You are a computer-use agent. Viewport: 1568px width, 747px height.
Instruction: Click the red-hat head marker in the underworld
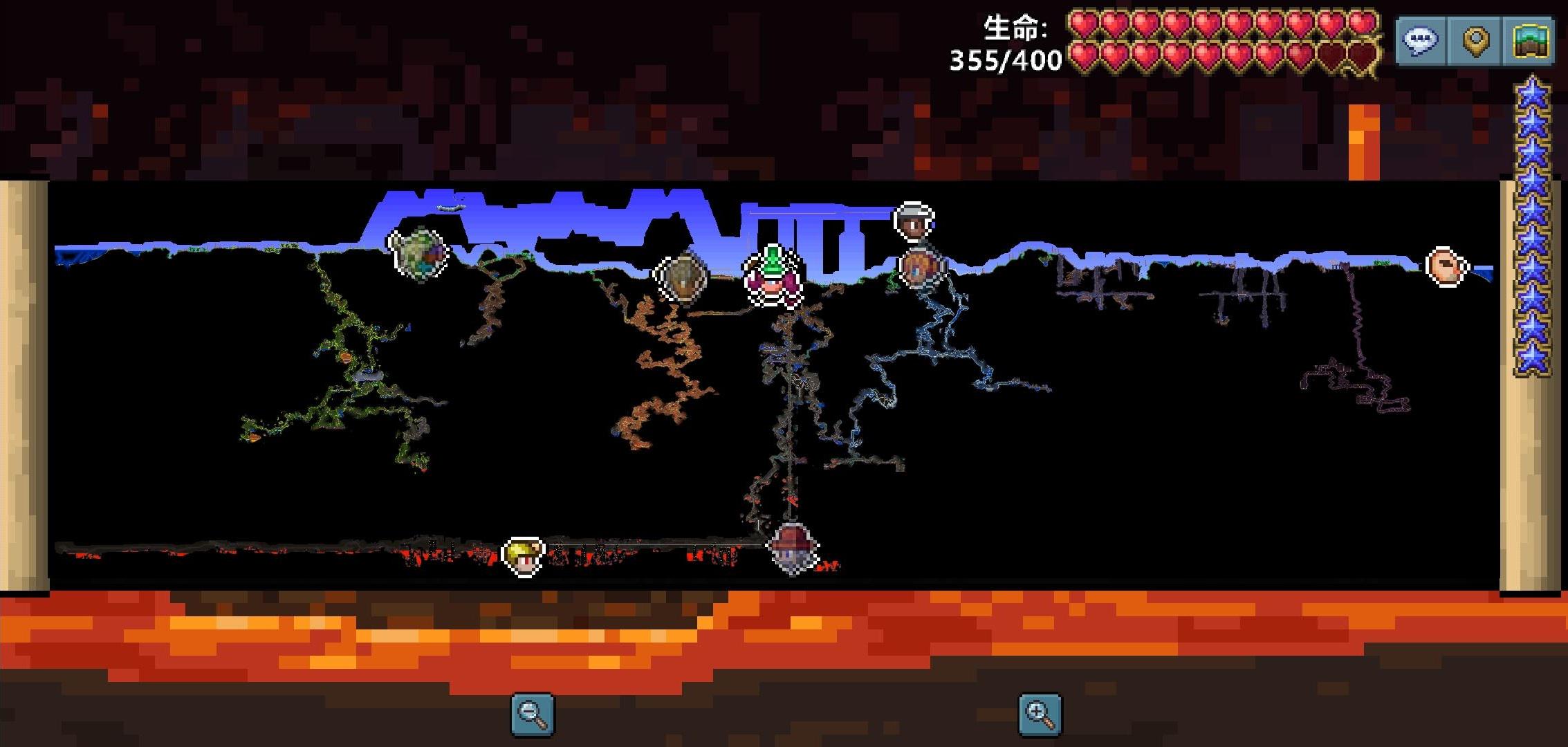coord(793,548)
